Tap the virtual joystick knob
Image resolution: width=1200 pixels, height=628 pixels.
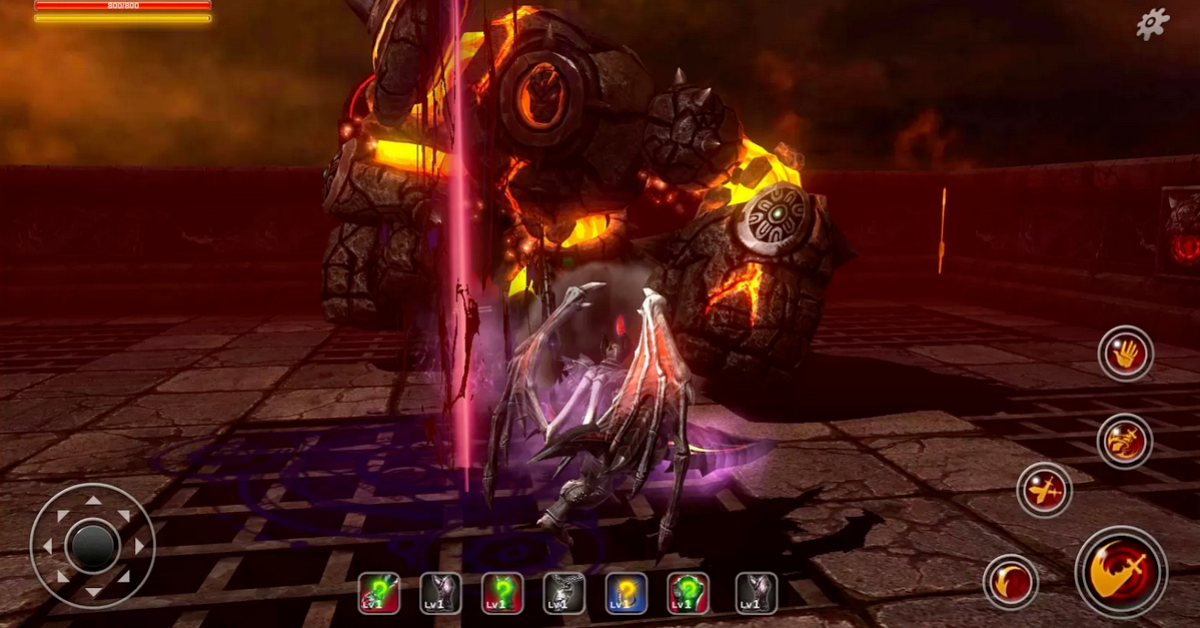click(x=92, y=546)
